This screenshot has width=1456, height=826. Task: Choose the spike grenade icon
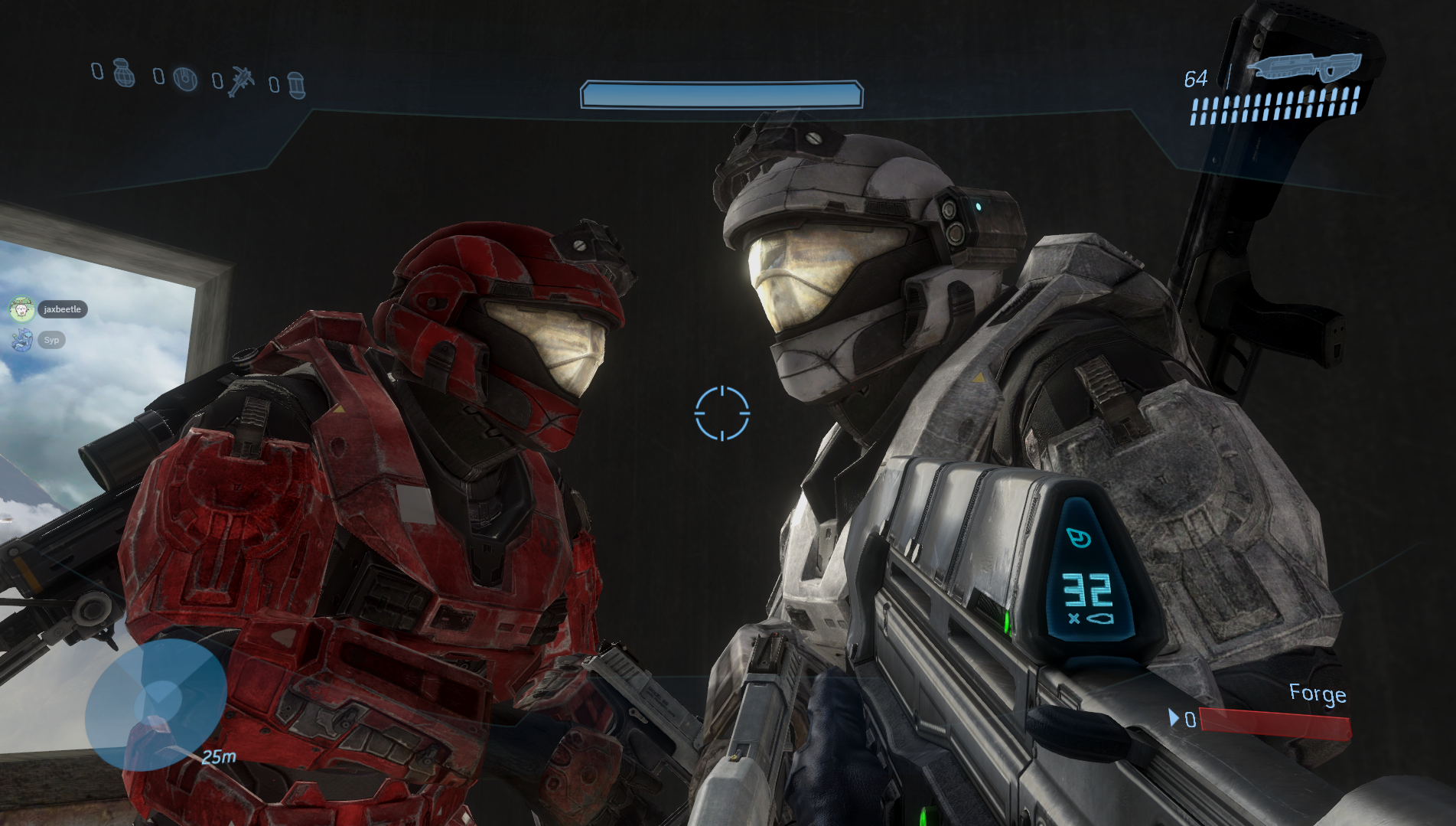click(x=242, y=80)
